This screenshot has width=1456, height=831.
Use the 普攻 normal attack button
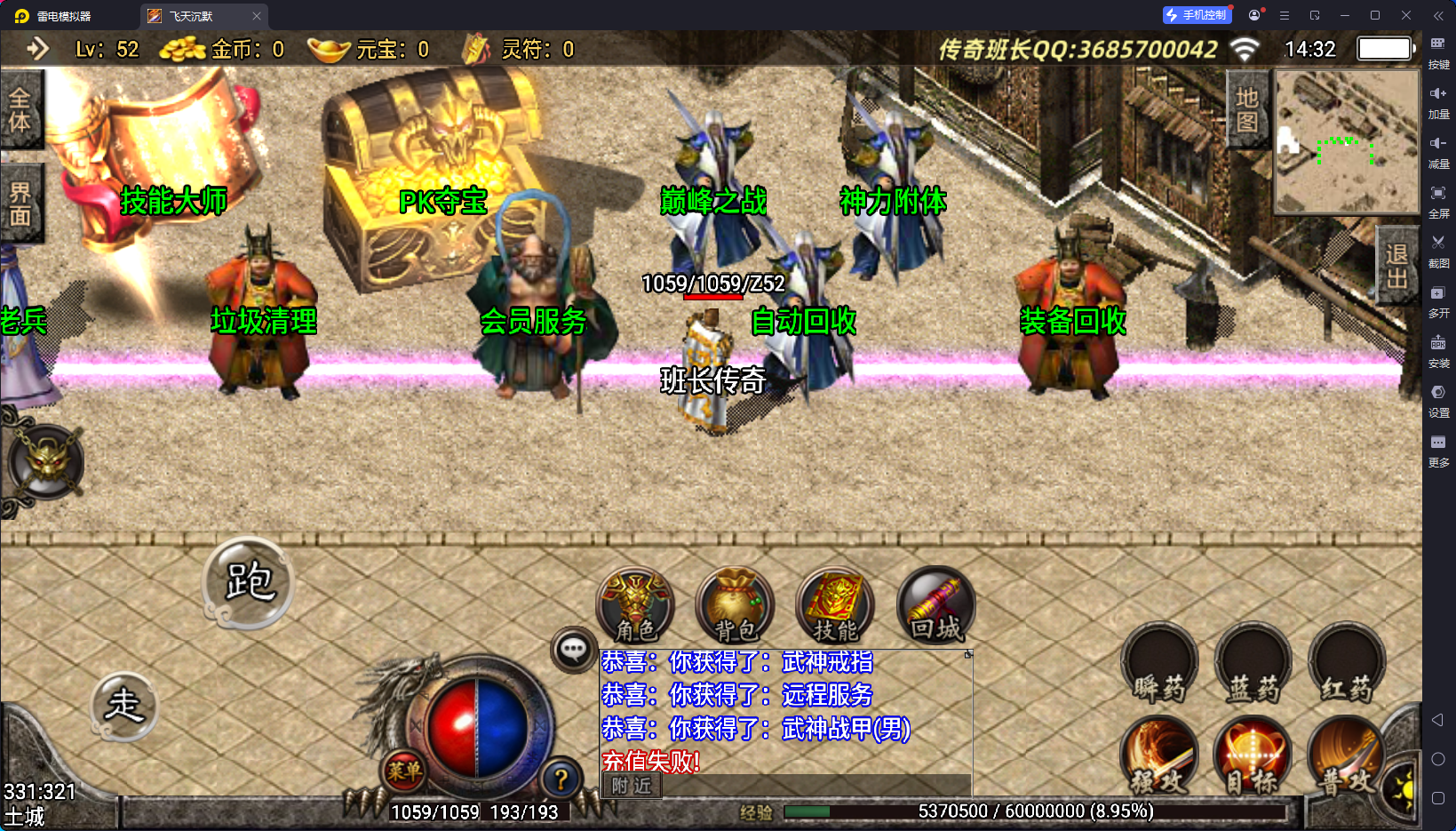(x=1346, y=755)
